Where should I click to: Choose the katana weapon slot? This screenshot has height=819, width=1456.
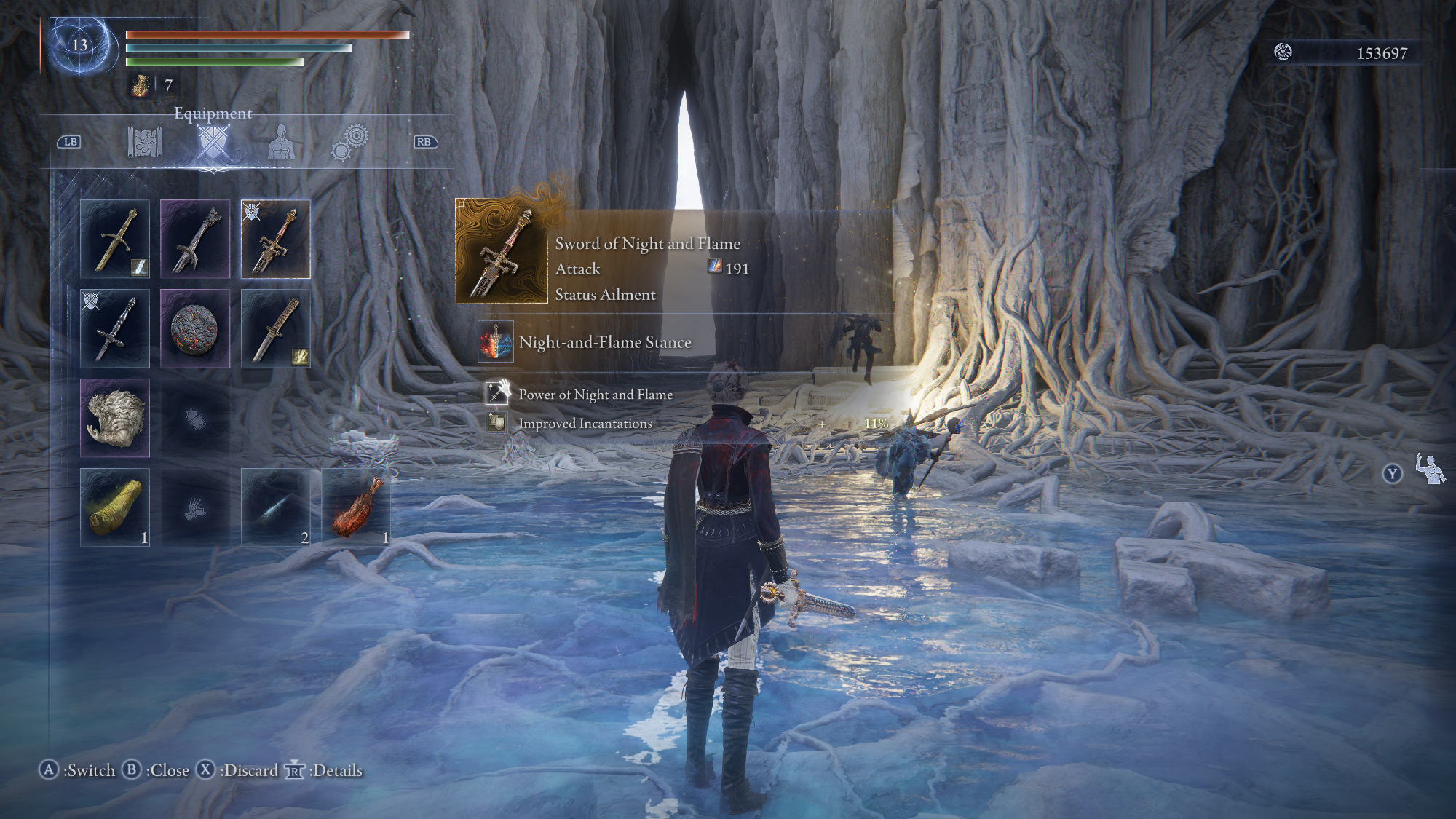click(275, 328)
